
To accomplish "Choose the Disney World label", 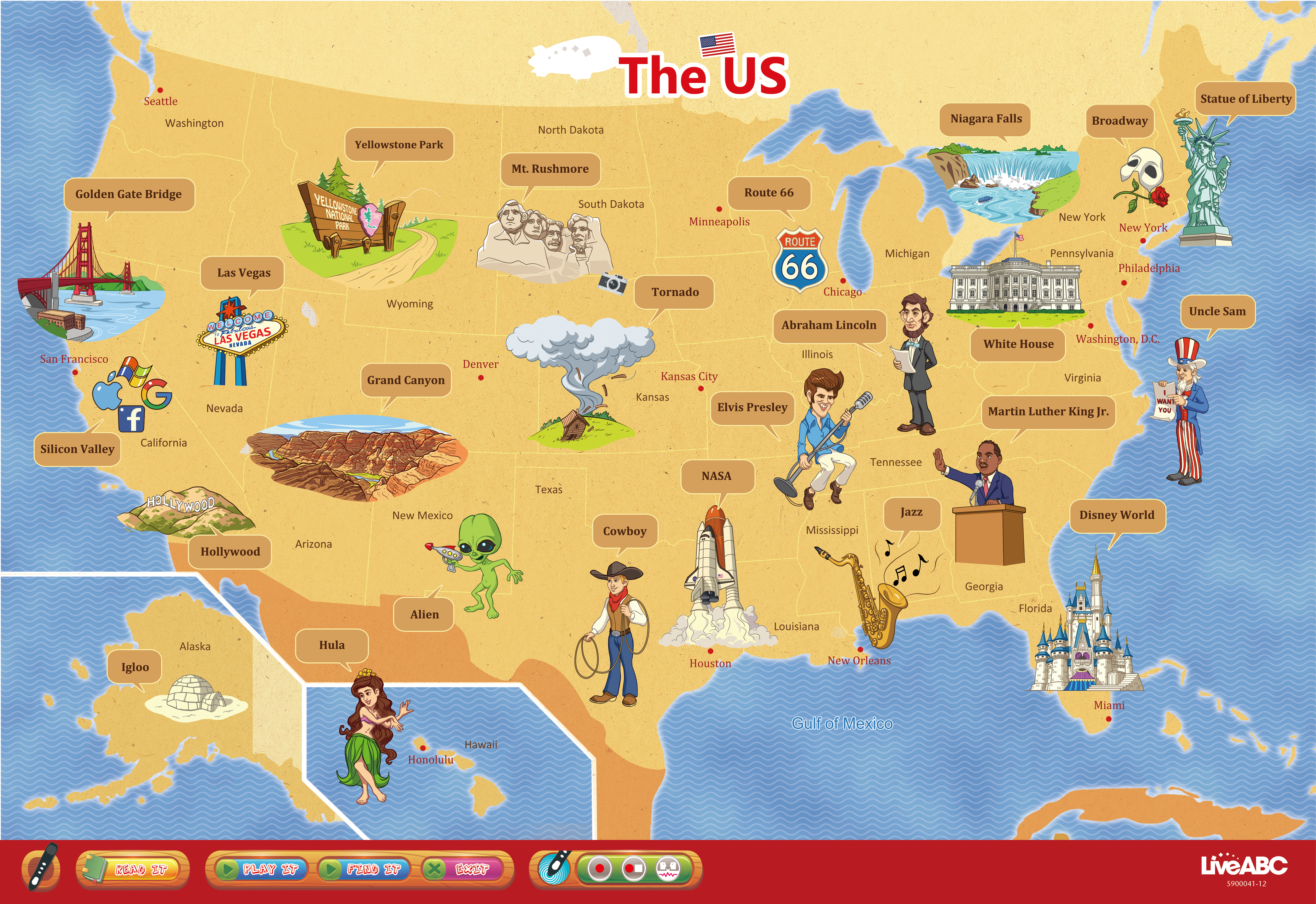I will 1116,515.
